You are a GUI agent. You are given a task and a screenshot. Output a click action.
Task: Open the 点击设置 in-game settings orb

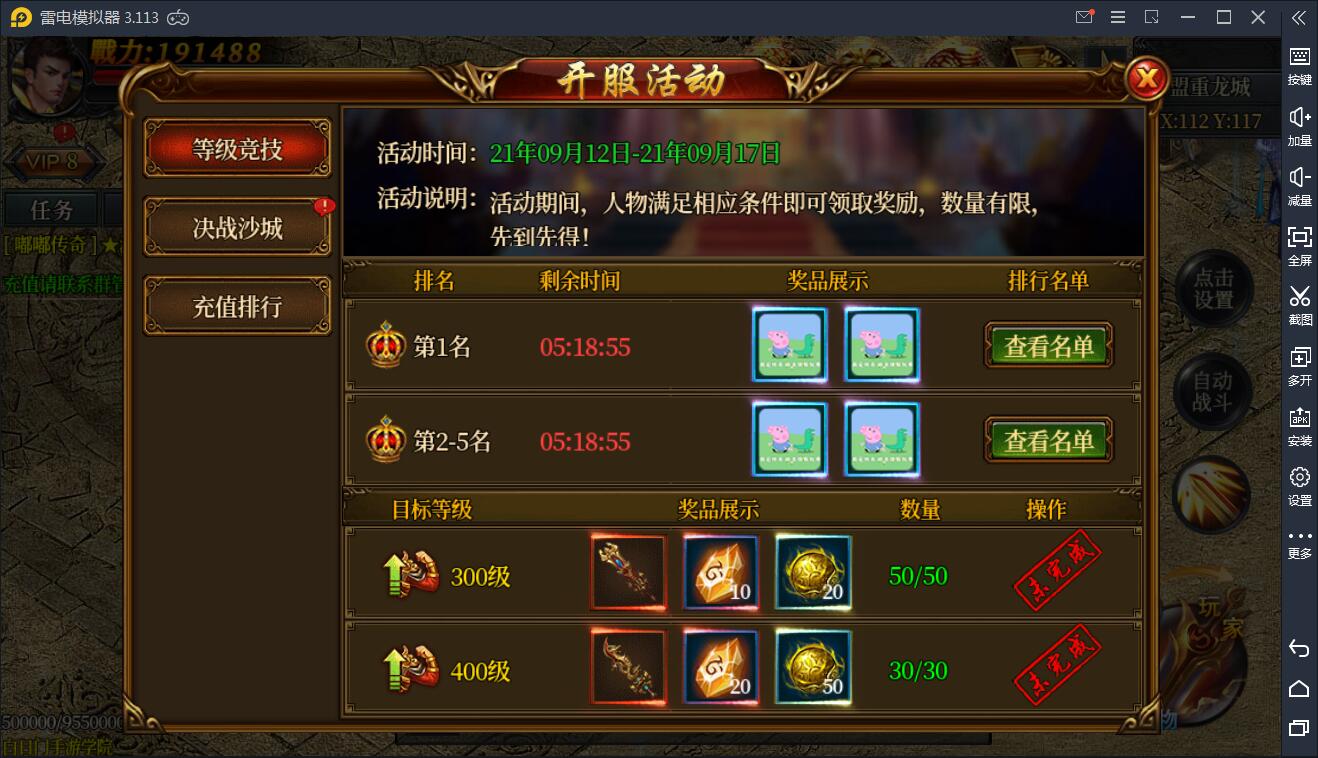click(x=1211, y=289)
